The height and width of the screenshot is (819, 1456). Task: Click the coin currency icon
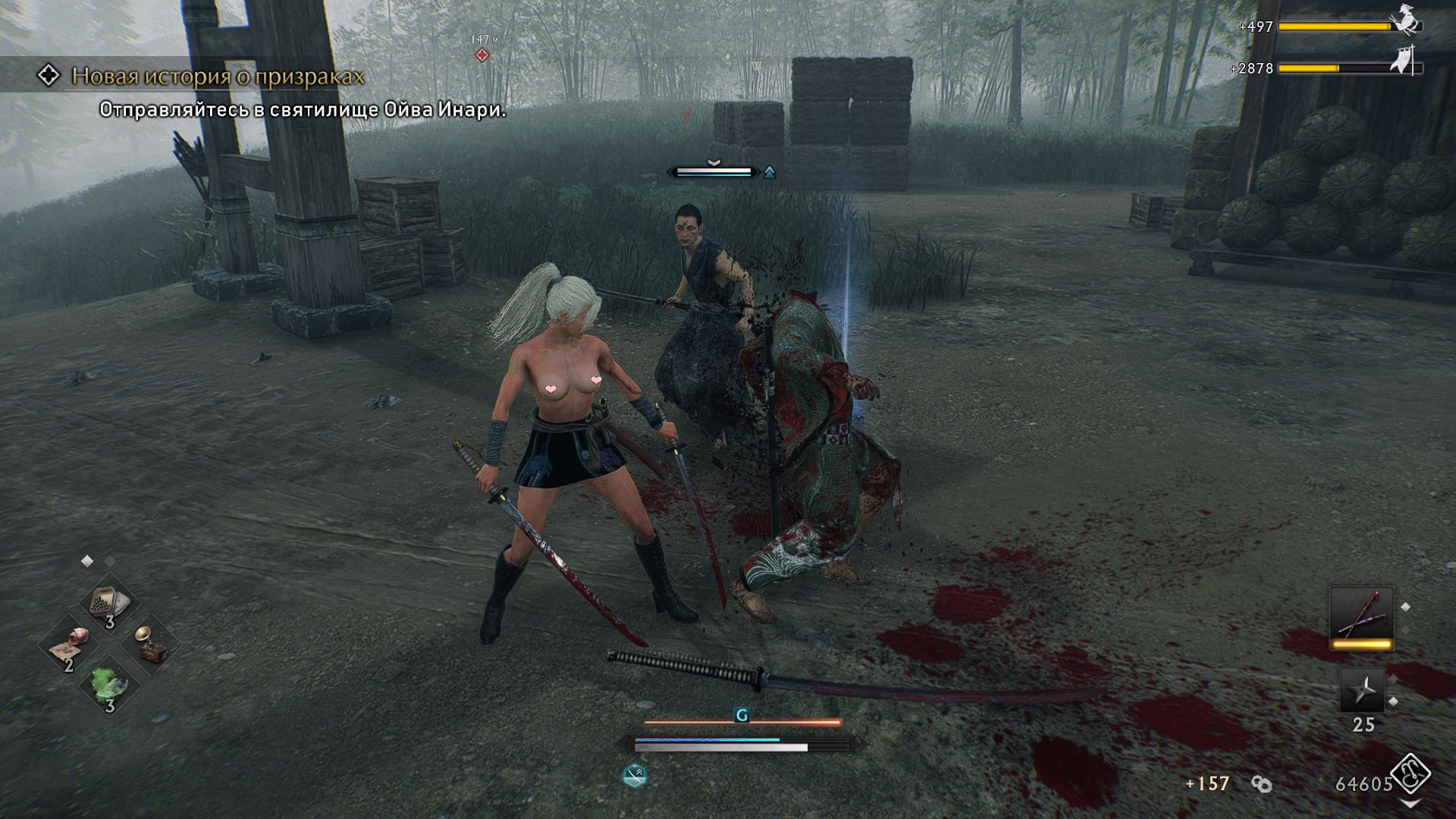pyautogui.click(x=1262, y=784)
